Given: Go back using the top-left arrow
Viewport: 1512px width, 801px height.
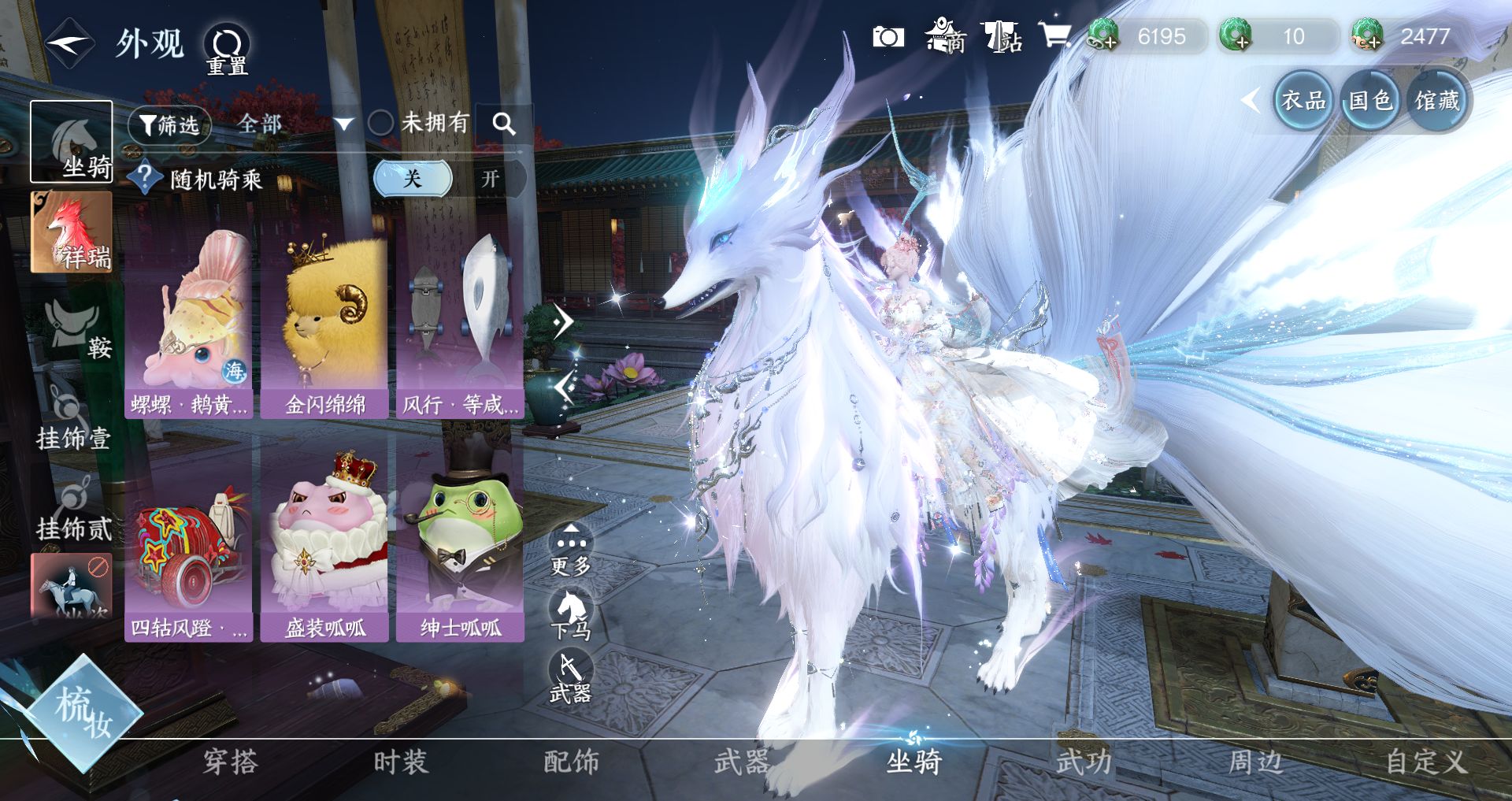Looking at the screenshot, I should point(69,44).
